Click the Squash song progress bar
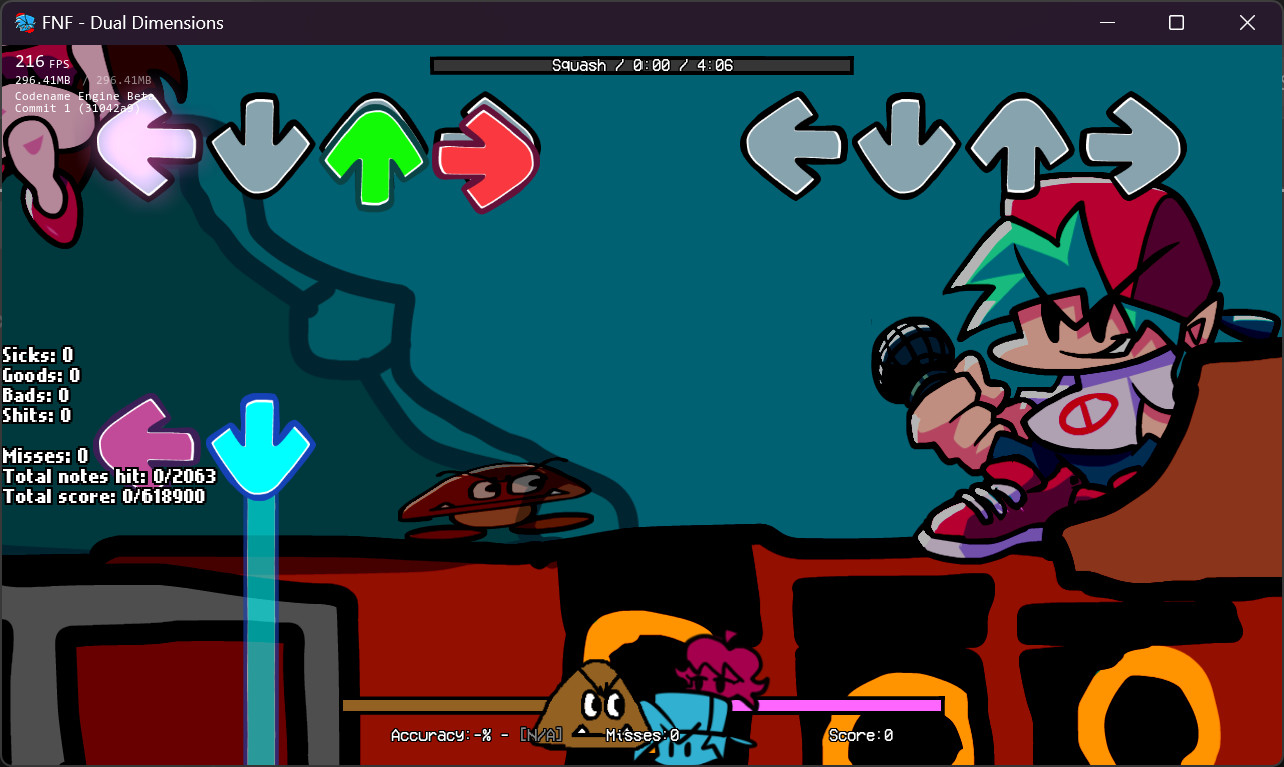This screenshot has height=767, width=1284. point(641,64)
